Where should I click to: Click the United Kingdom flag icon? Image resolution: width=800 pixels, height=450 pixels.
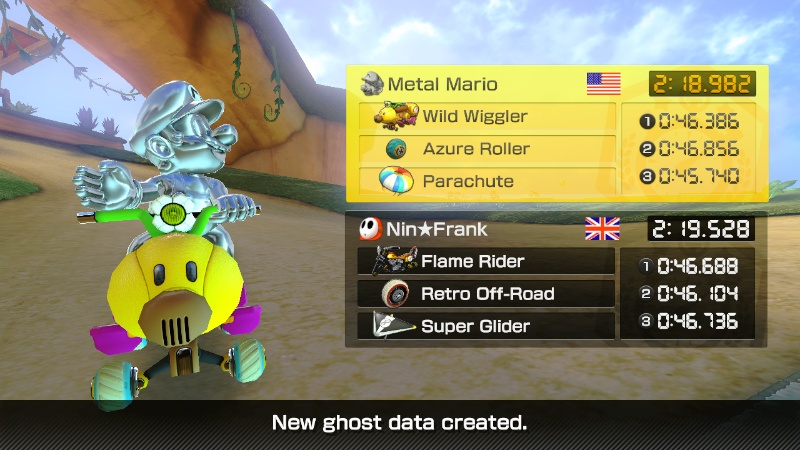click(x=602, y=229)
